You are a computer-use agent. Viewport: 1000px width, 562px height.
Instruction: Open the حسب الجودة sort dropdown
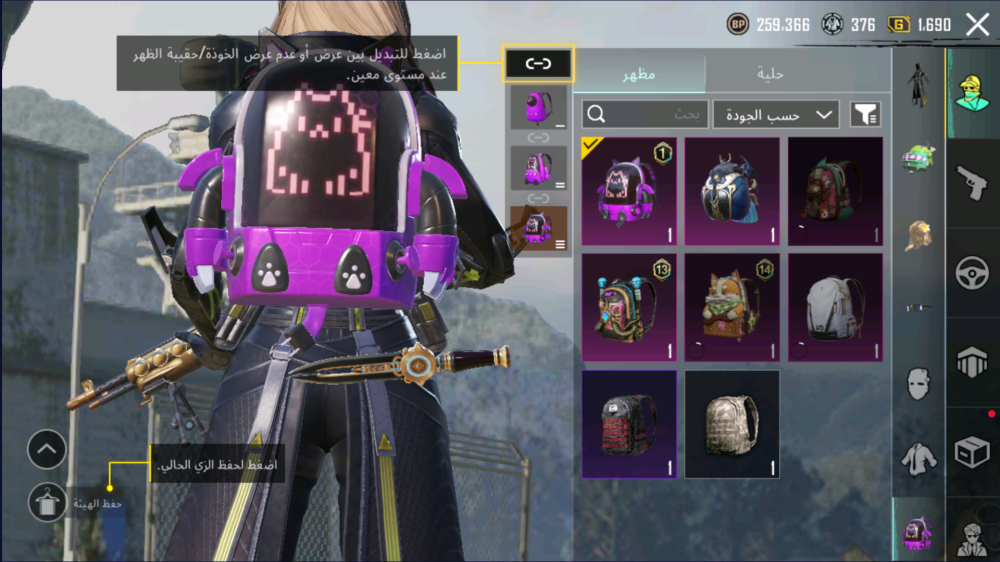click(776, 115)
